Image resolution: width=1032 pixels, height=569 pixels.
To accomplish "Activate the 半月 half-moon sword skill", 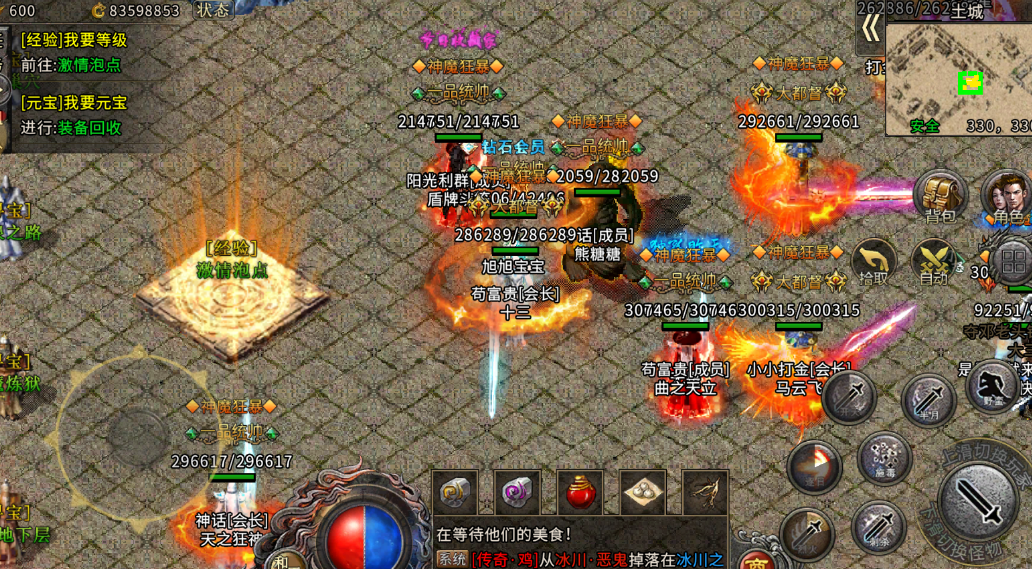I will tap(929, 400).
